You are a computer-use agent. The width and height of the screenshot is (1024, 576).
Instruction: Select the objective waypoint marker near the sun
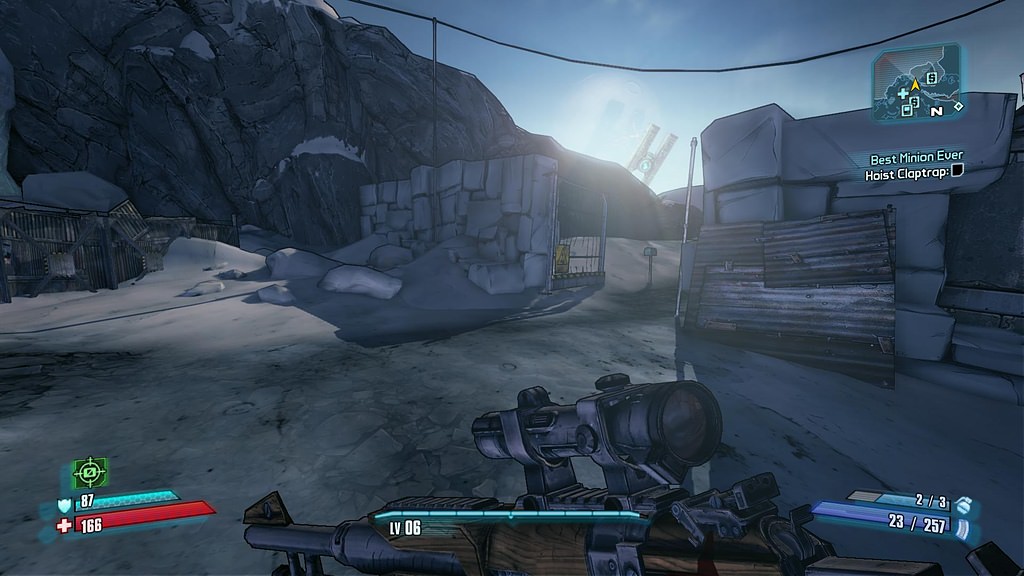click(x=646, y=164)
